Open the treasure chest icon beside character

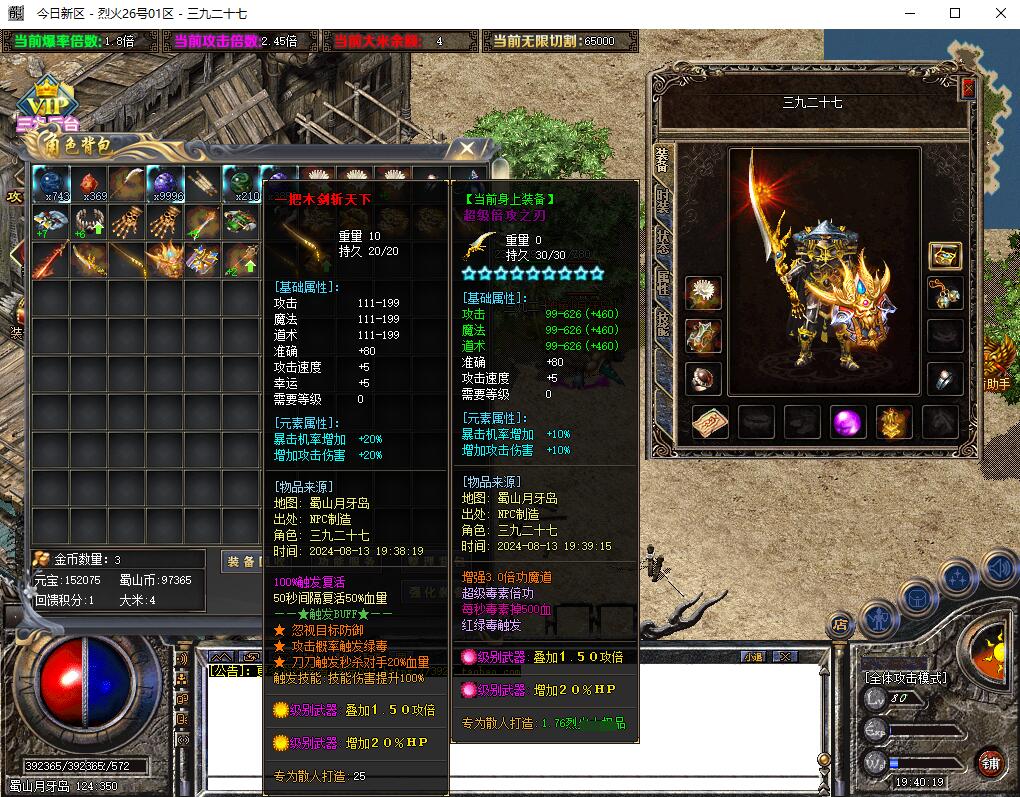click(945, 255)
